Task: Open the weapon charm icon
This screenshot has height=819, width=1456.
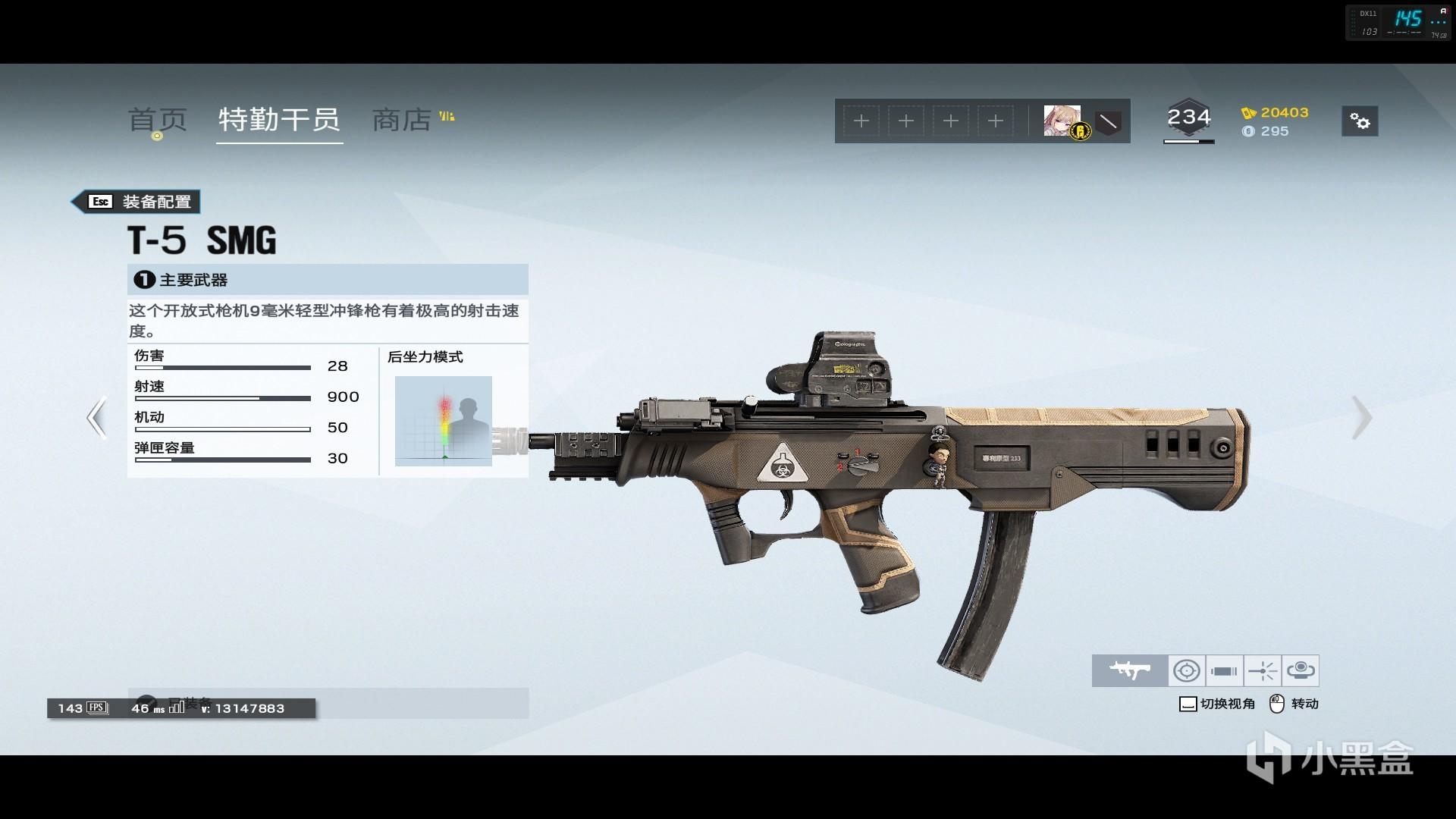Action: click(x=1301, y=671)
